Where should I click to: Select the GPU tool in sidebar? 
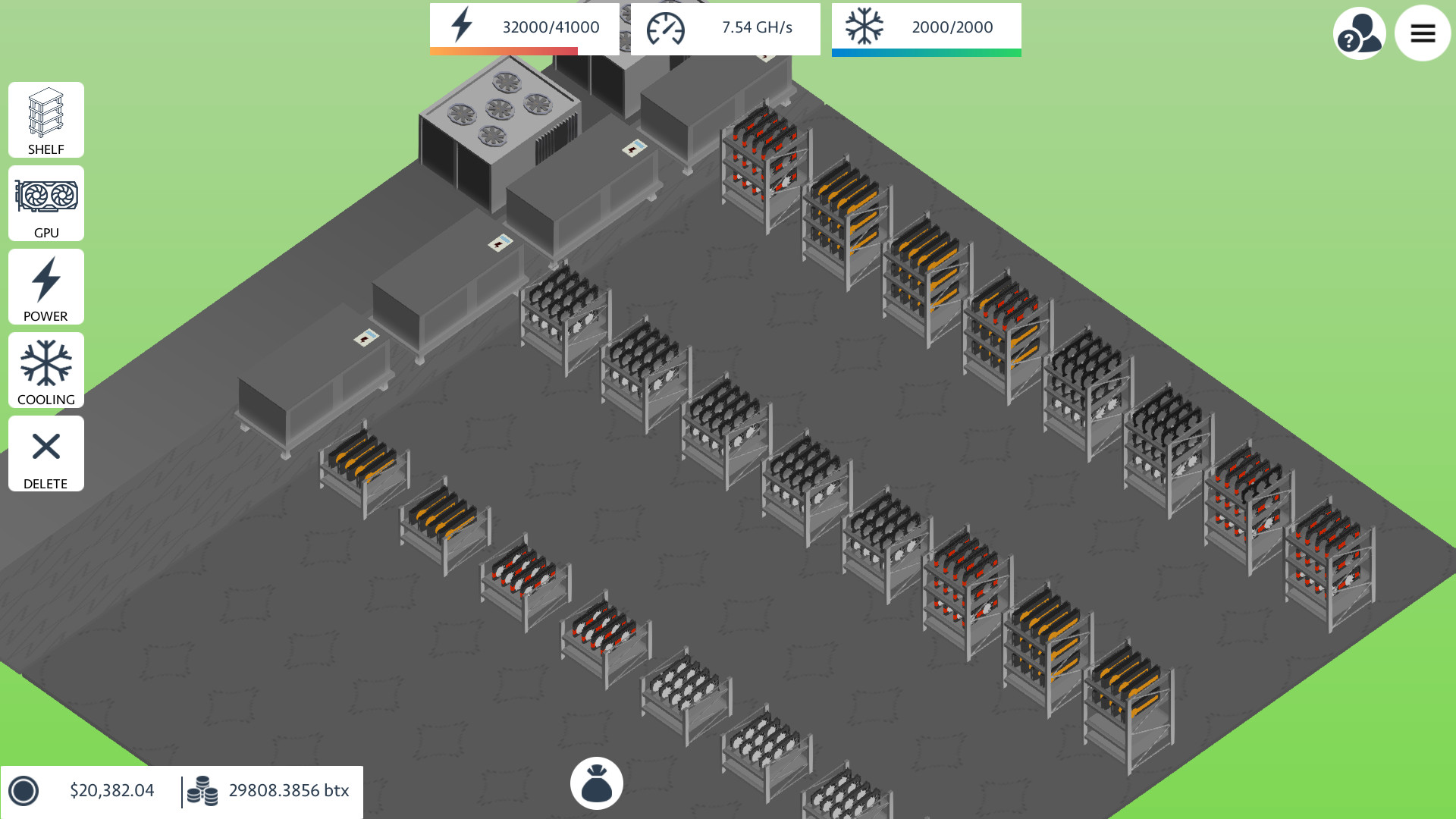tap(45, 203)
